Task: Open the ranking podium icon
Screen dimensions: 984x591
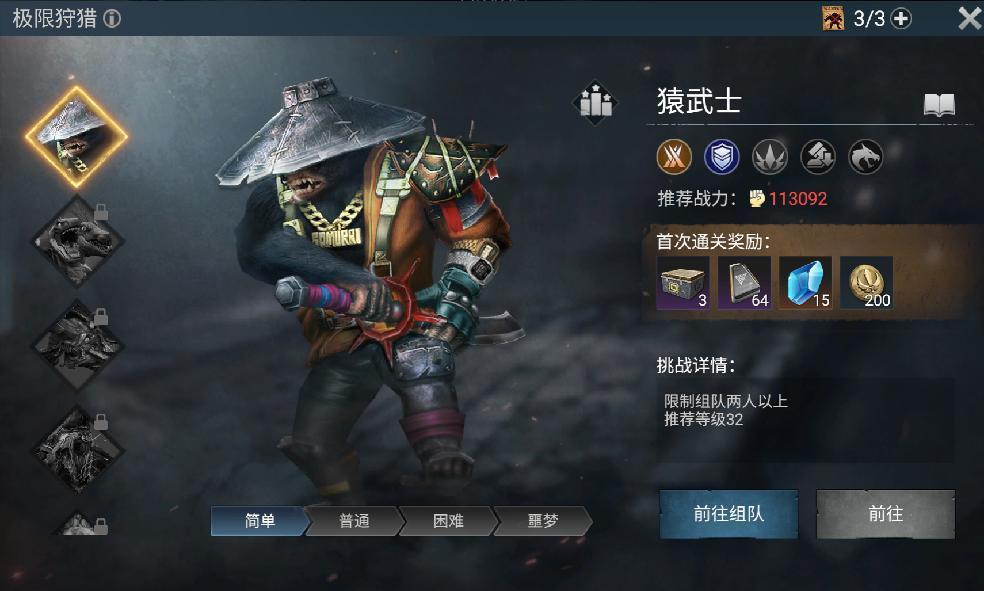Action: [595, 102]
